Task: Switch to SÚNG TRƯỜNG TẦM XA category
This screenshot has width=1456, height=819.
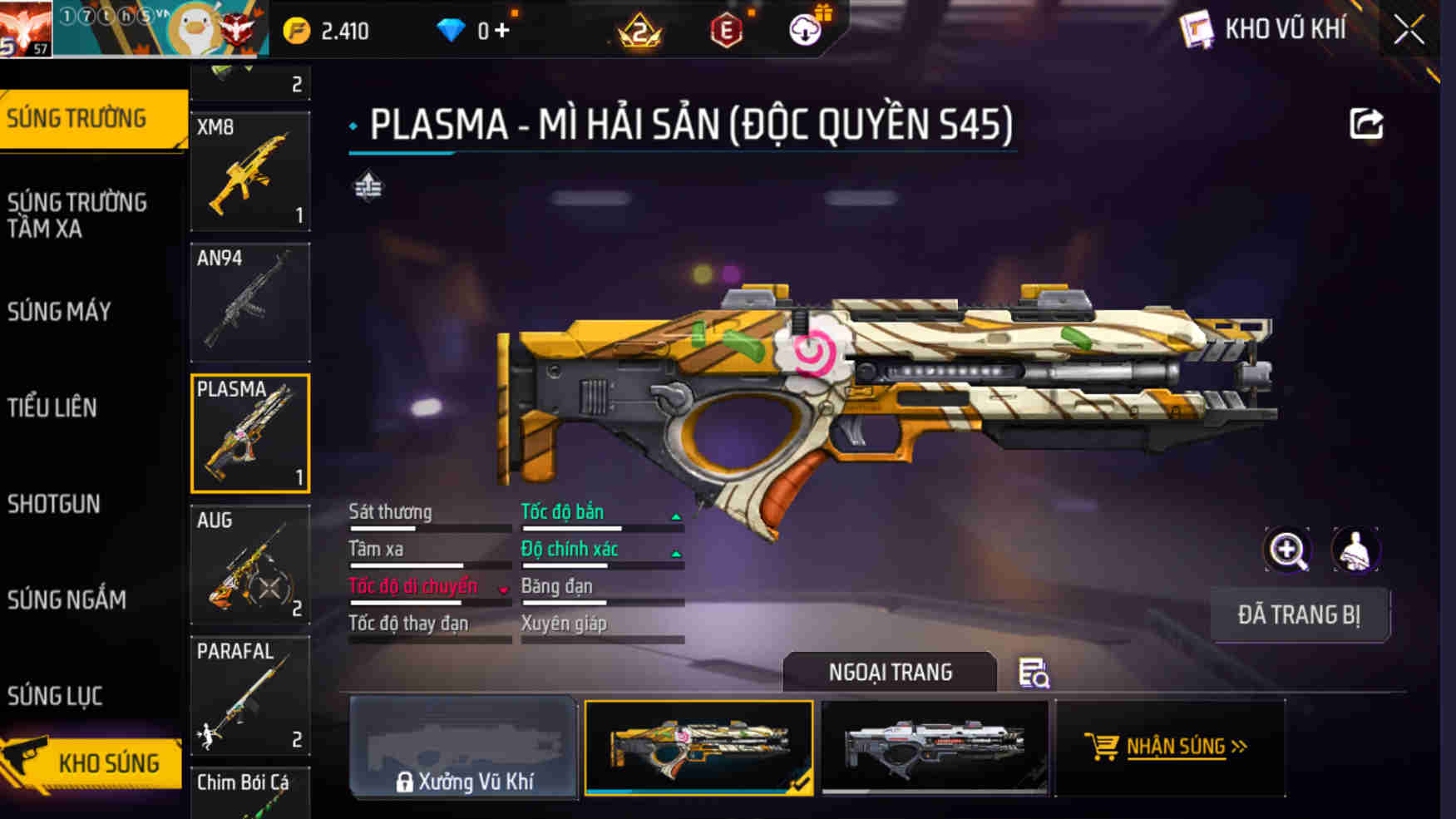Action: 78,215
